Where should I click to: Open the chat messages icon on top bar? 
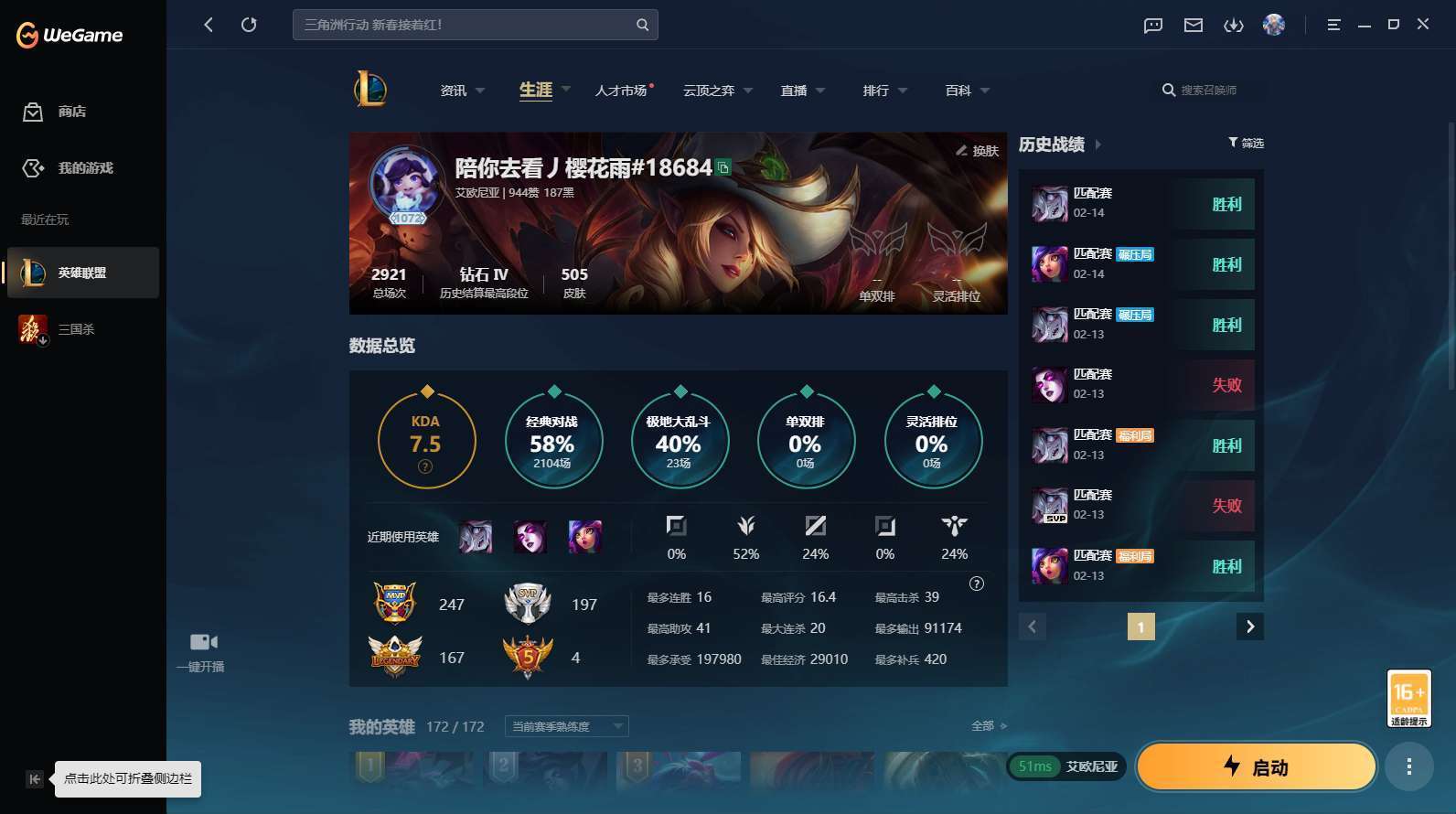1152,26
